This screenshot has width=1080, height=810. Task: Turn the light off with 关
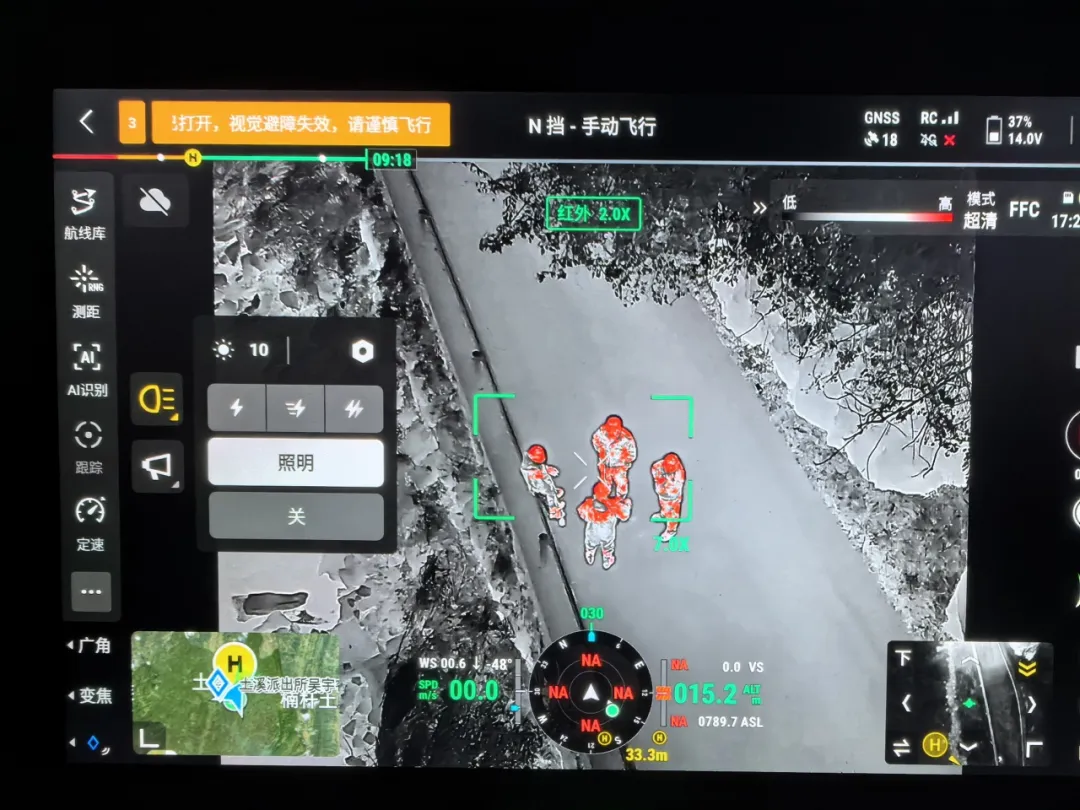295,516
